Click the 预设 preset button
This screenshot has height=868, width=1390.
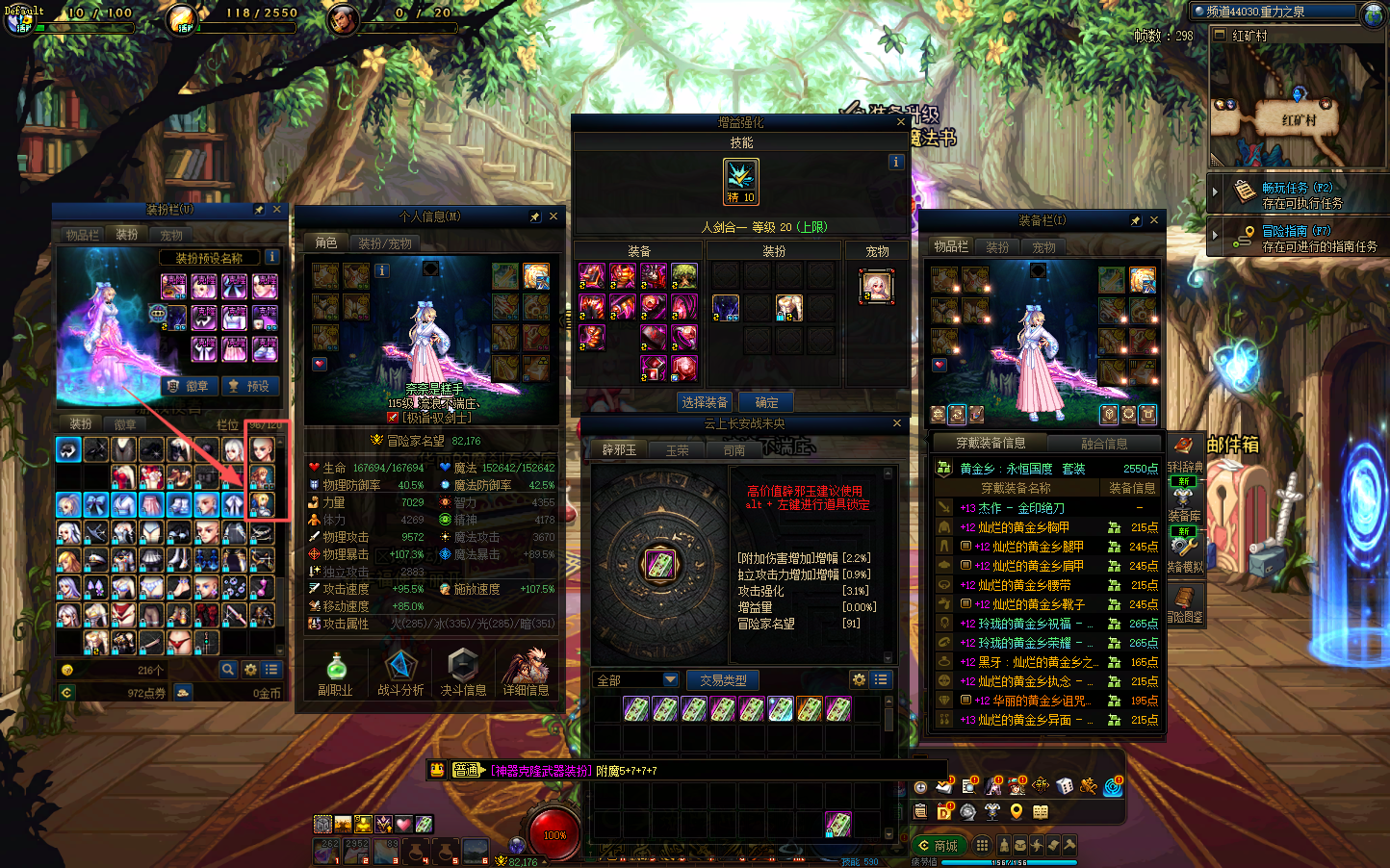click(x=248, y=386)
